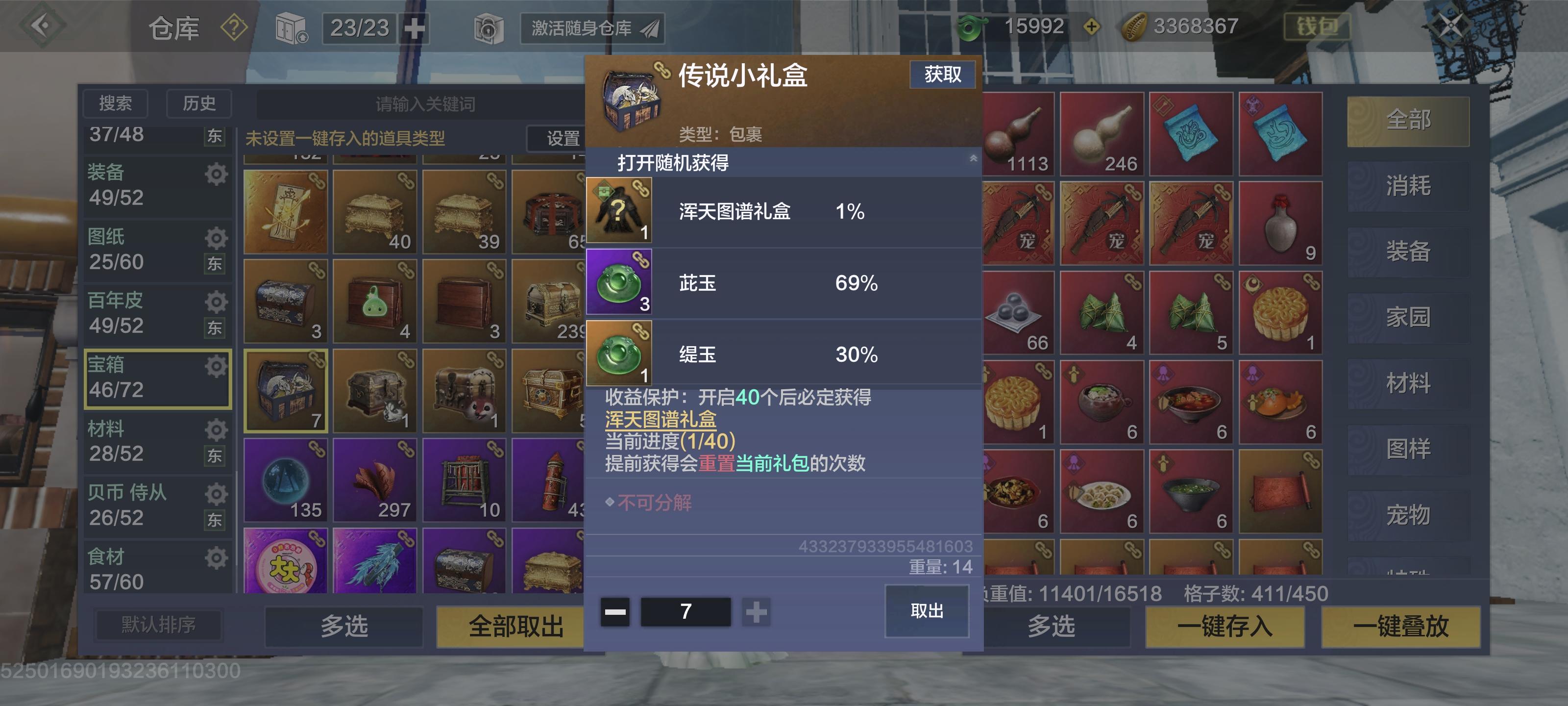Click plus to increase the withdrawal quantity
The height and width of the screenshot is (706, 1568).
click(756, 613)
